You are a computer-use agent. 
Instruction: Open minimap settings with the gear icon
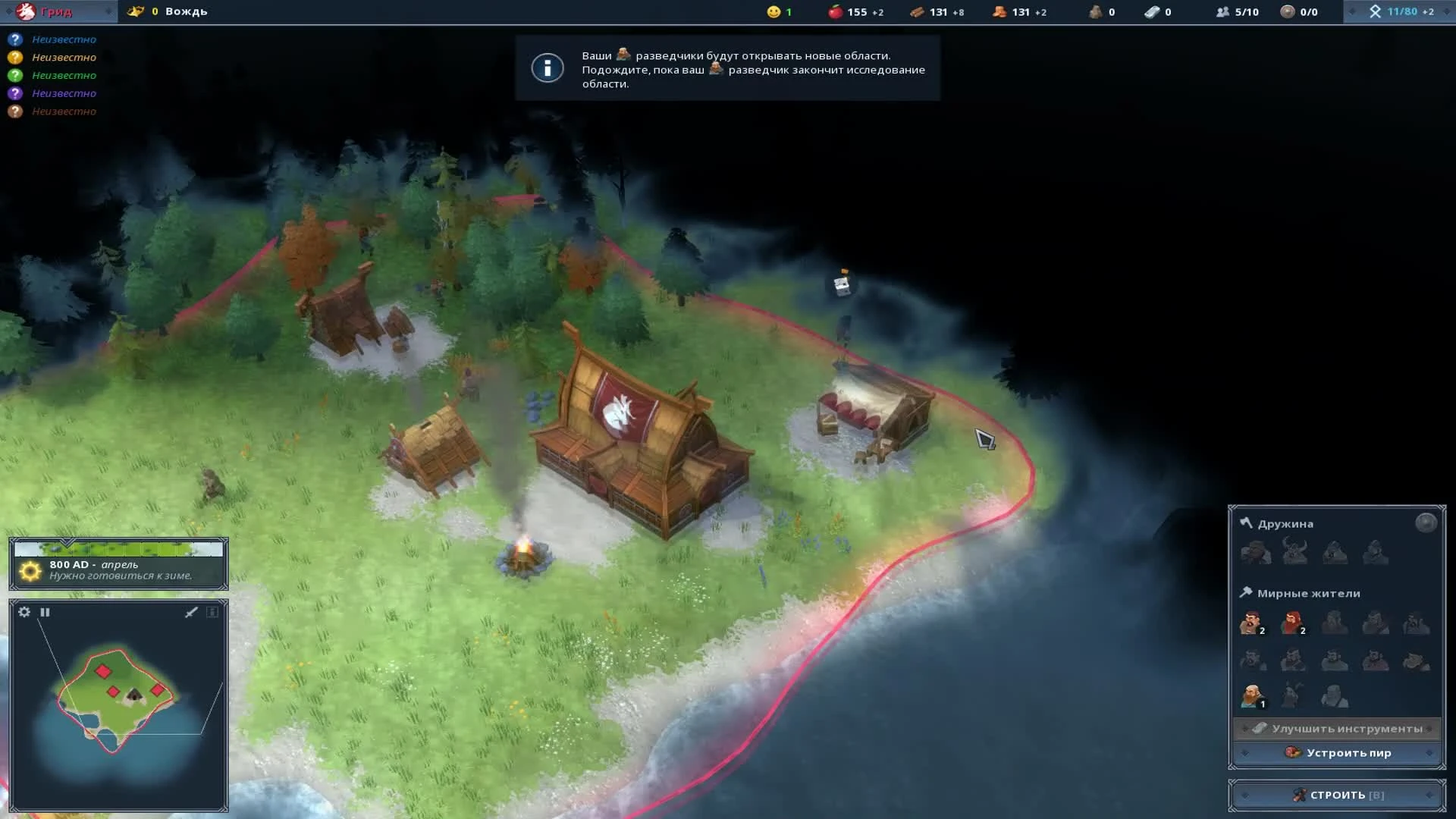[24, 611]
